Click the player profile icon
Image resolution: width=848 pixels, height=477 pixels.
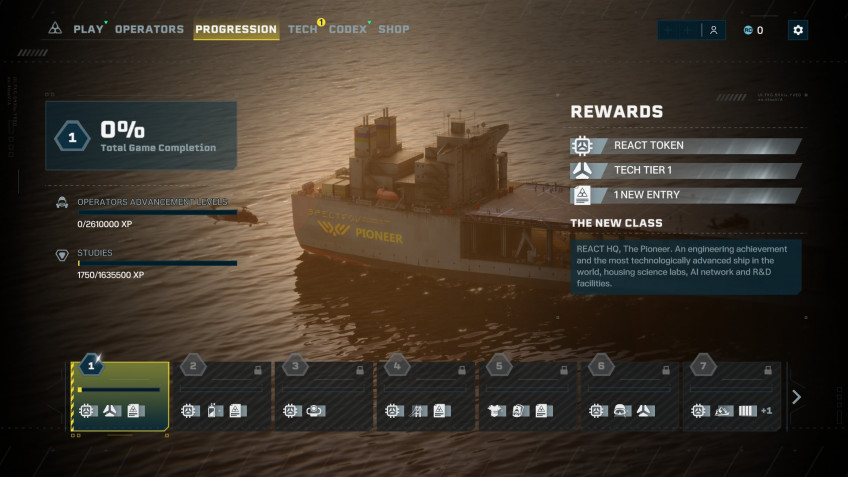pos(713,30)
